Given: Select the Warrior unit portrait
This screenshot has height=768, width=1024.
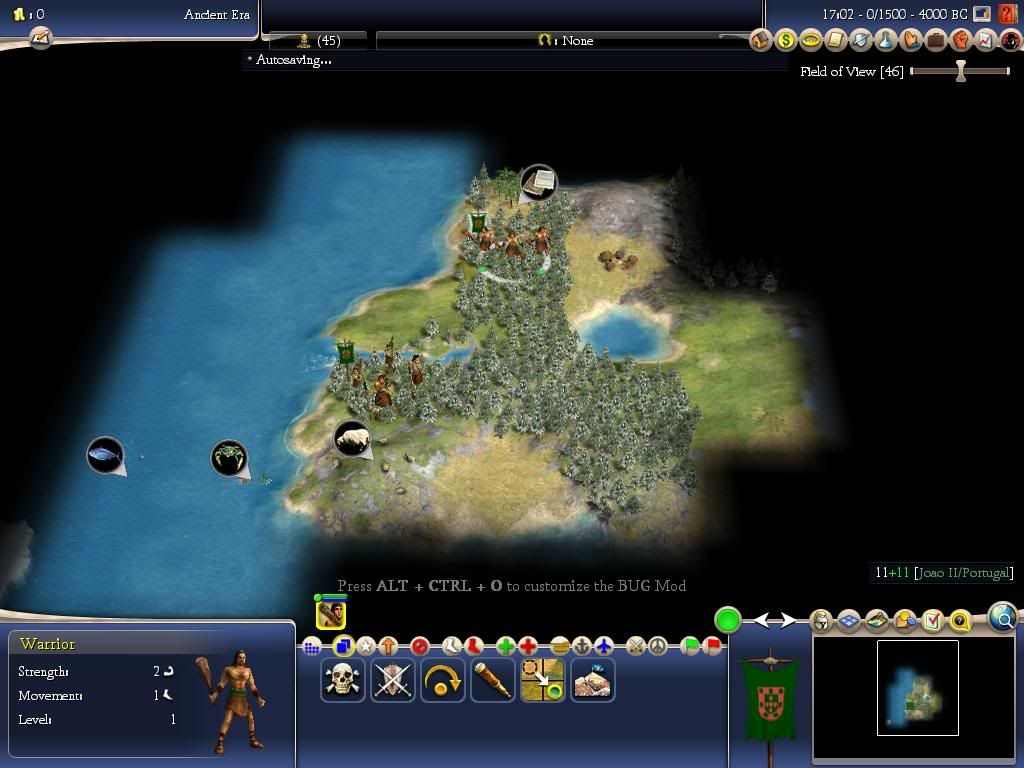Looking at the screenshot, I should tap(331, 613).
